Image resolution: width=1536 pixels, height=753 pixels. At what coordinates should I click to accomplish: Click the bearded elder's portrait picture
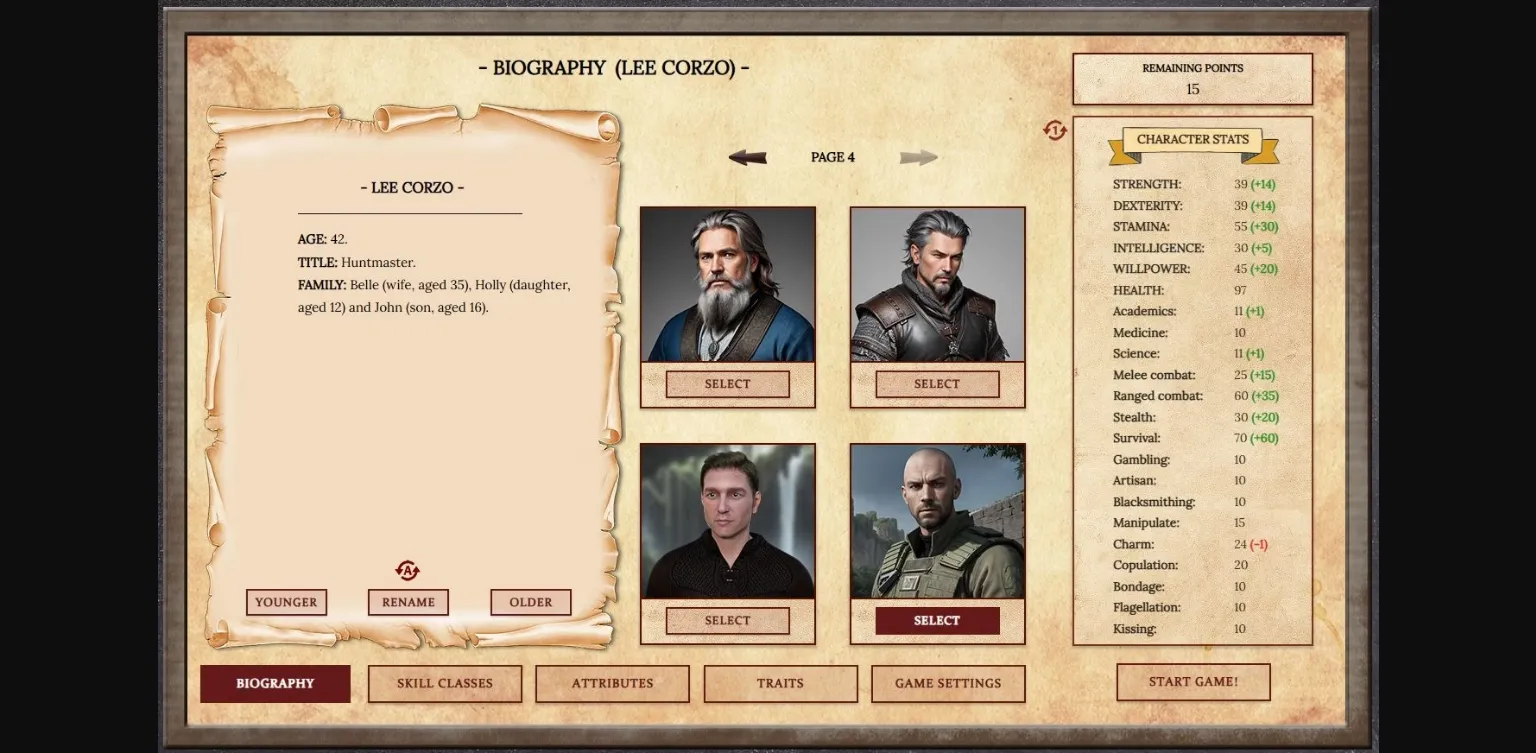tap(727, 284)
